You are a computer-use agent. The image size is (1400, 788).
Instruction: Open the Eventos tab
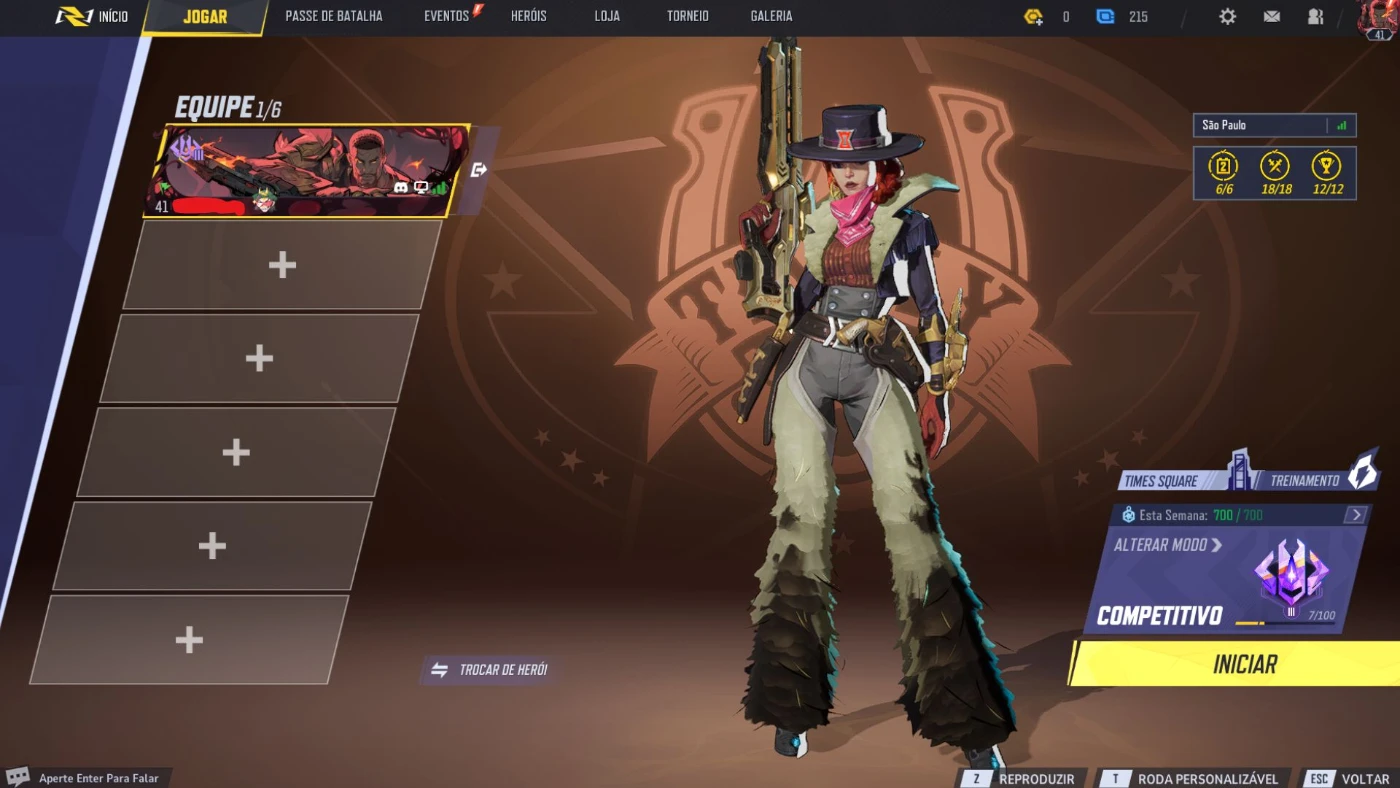(x=447, y=17)
